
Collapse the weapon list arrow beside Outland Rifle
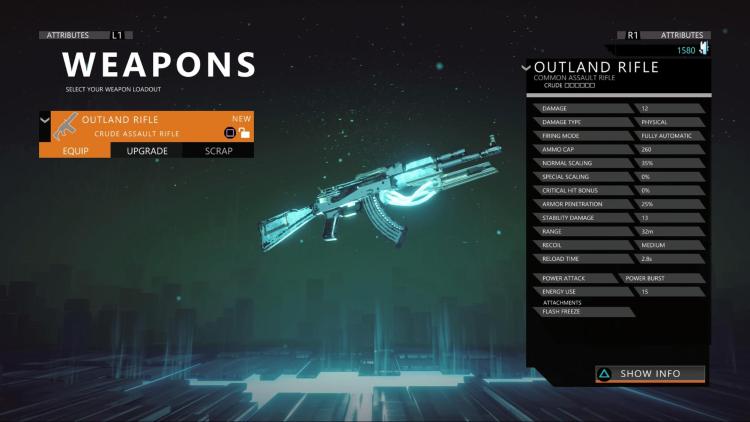44,120
